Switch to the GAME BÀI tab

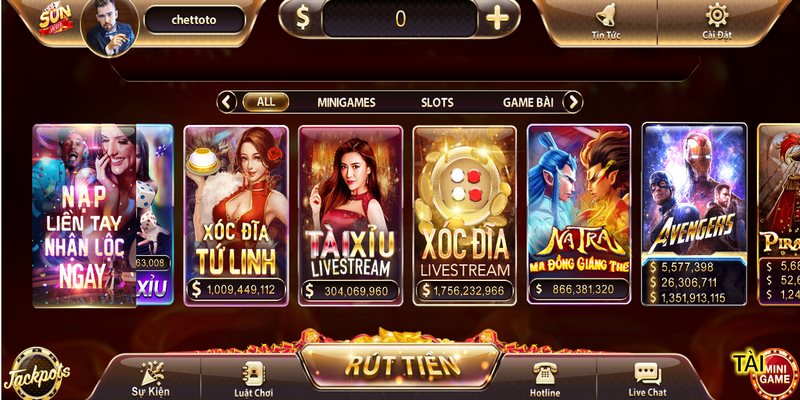click(529, 102)
